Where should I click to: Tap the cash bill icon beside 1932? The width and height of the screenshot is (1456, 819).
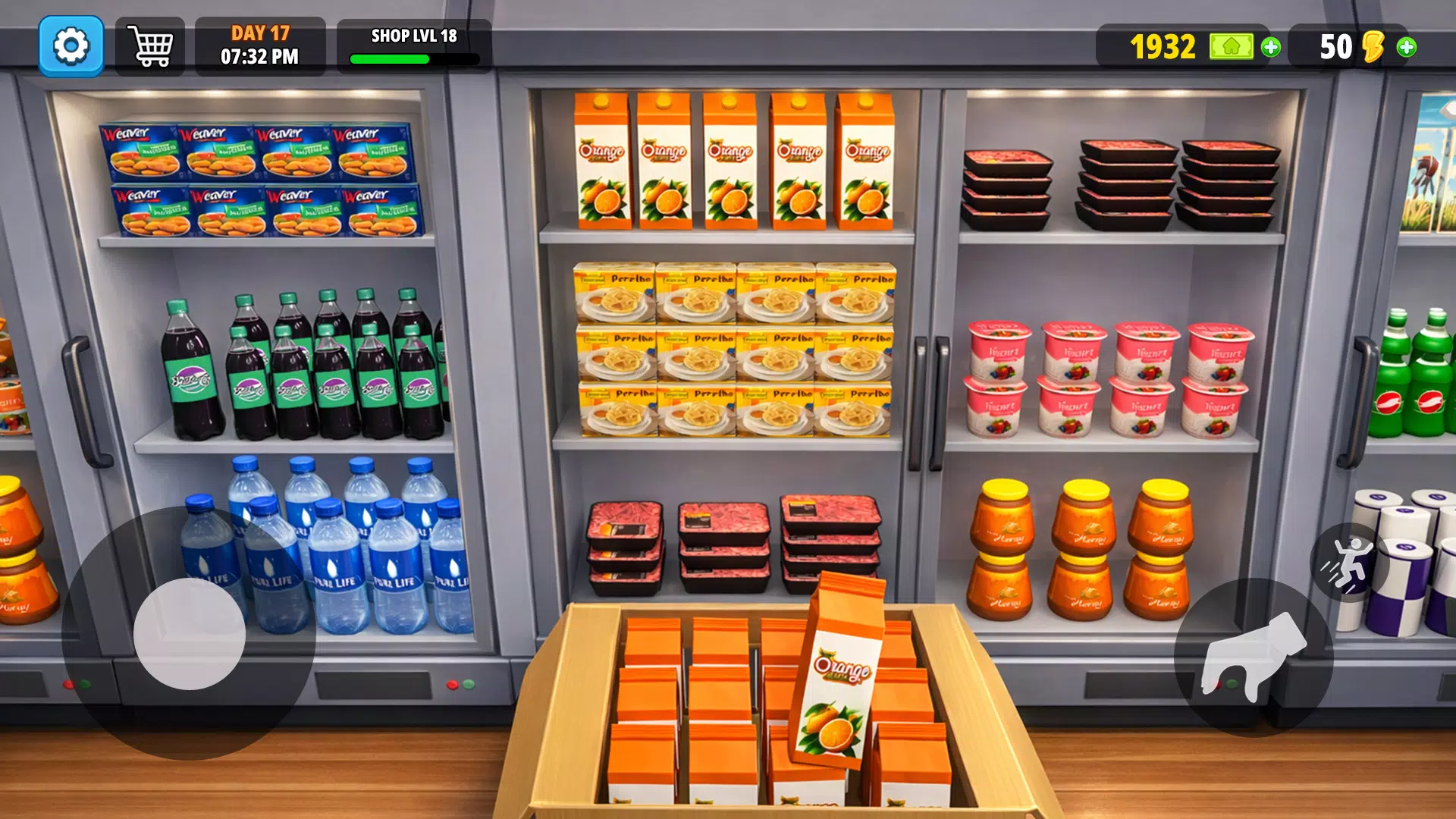[x=1232, y=47]
